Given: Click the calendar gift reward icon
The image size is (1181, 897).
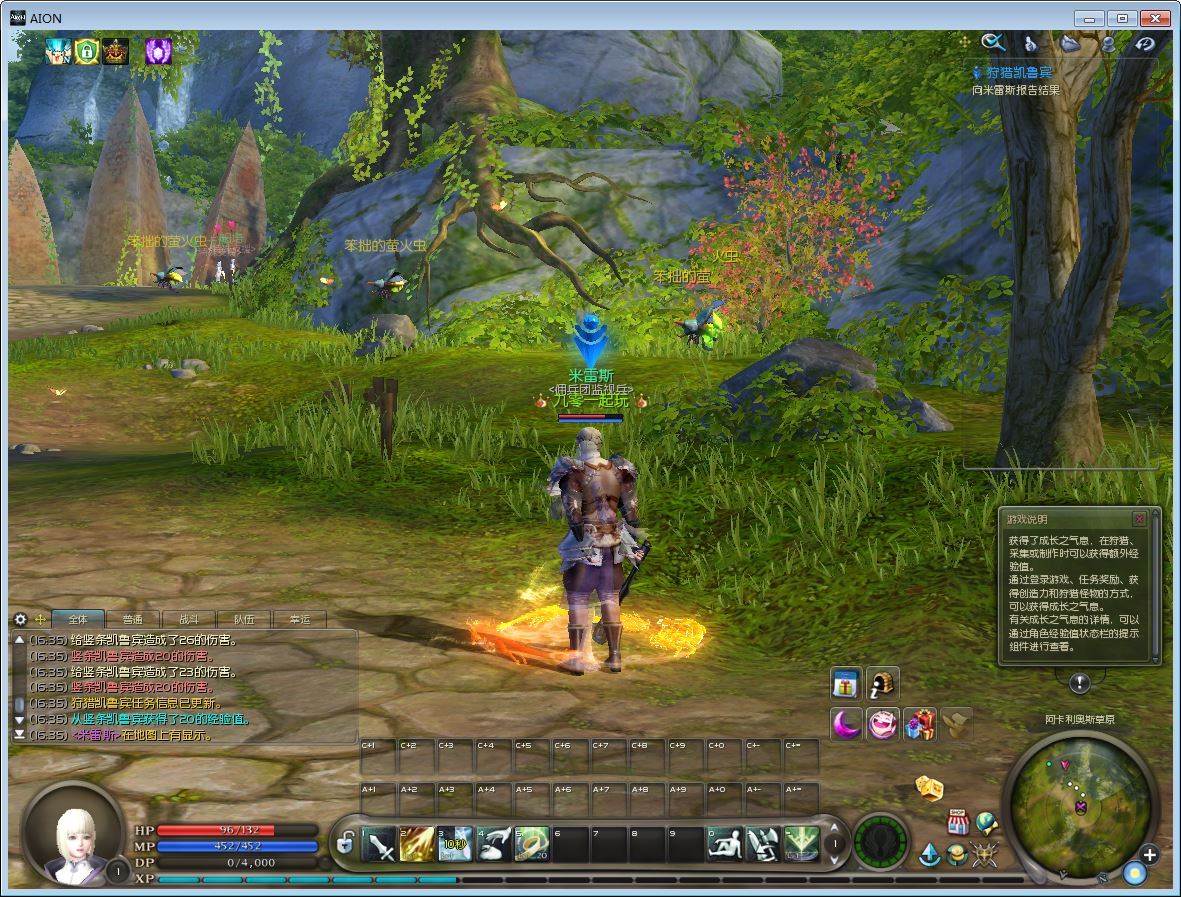Looking at the screenshot, I should (x=846, y=684).
